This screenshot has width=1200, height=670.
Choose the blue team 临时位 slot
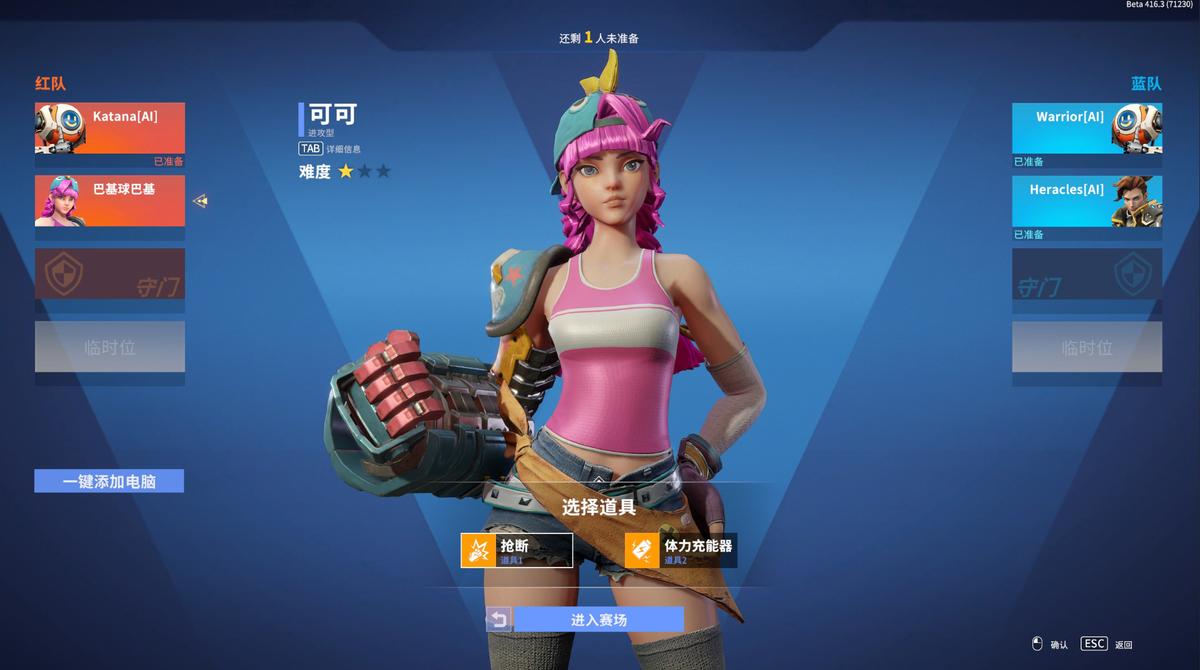point(1087,347)
